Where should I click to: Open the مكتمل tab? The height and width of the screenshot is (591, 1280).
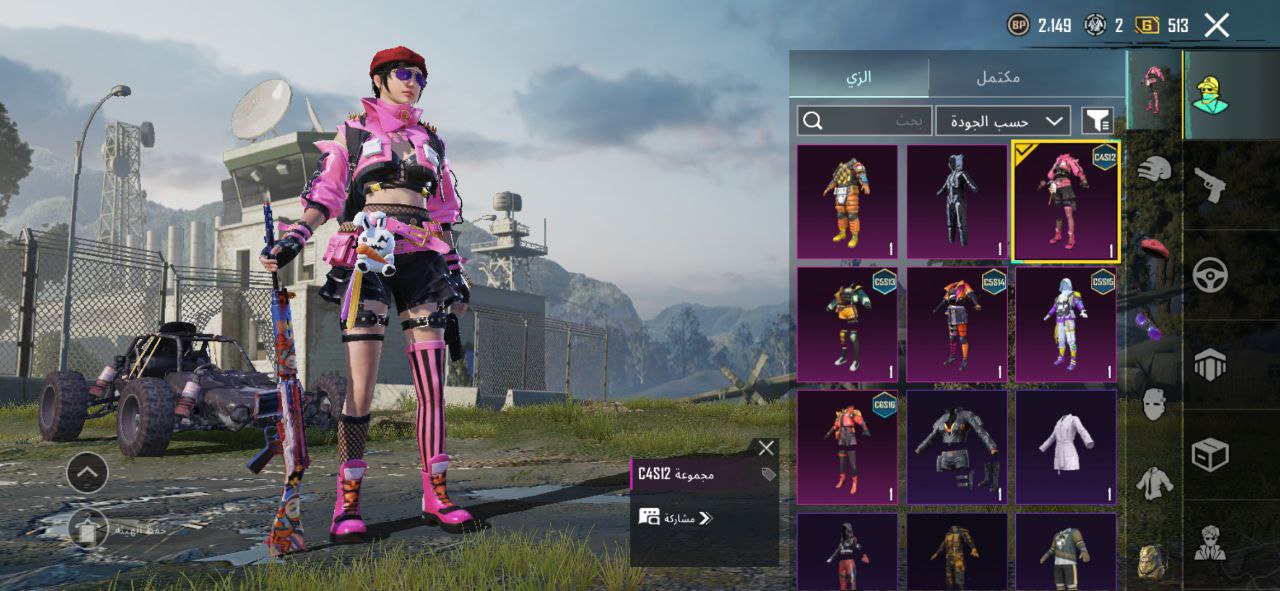point(997,76)
